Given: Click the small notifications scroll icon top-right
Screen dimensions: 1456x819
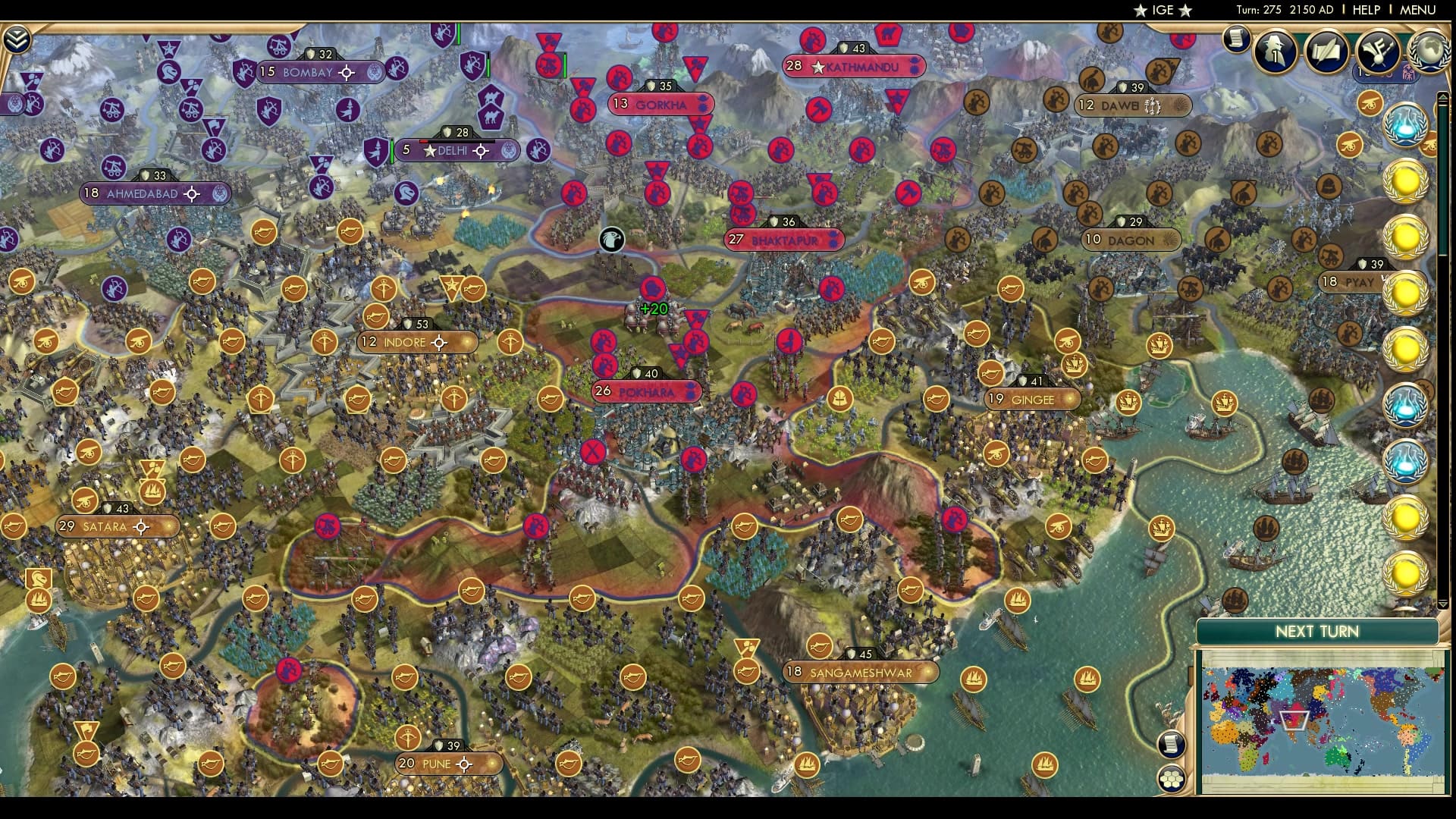Looking at the screenshot, I should click(1236, 39).
